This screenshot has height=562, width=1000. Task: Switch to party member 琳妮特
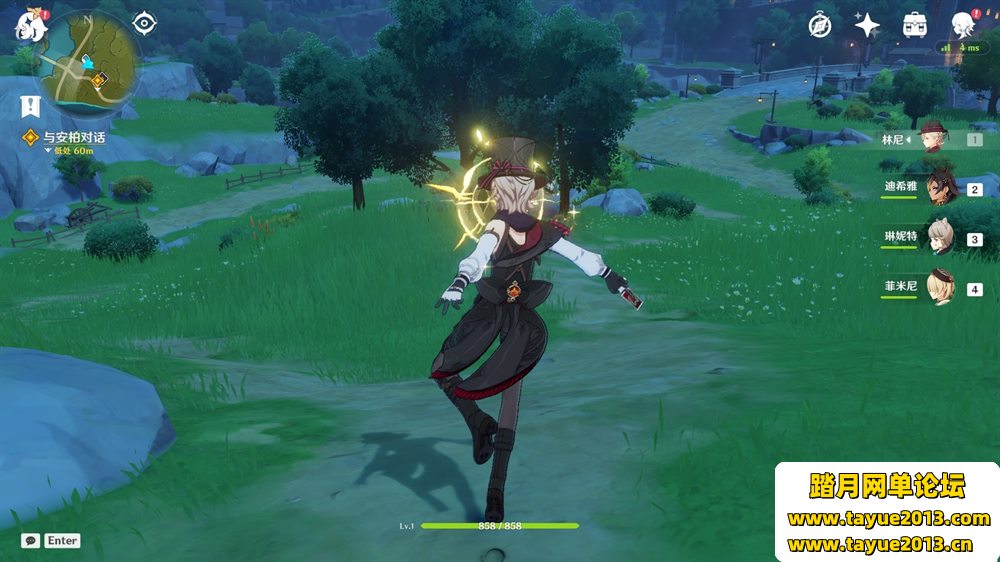coord(941,238)
